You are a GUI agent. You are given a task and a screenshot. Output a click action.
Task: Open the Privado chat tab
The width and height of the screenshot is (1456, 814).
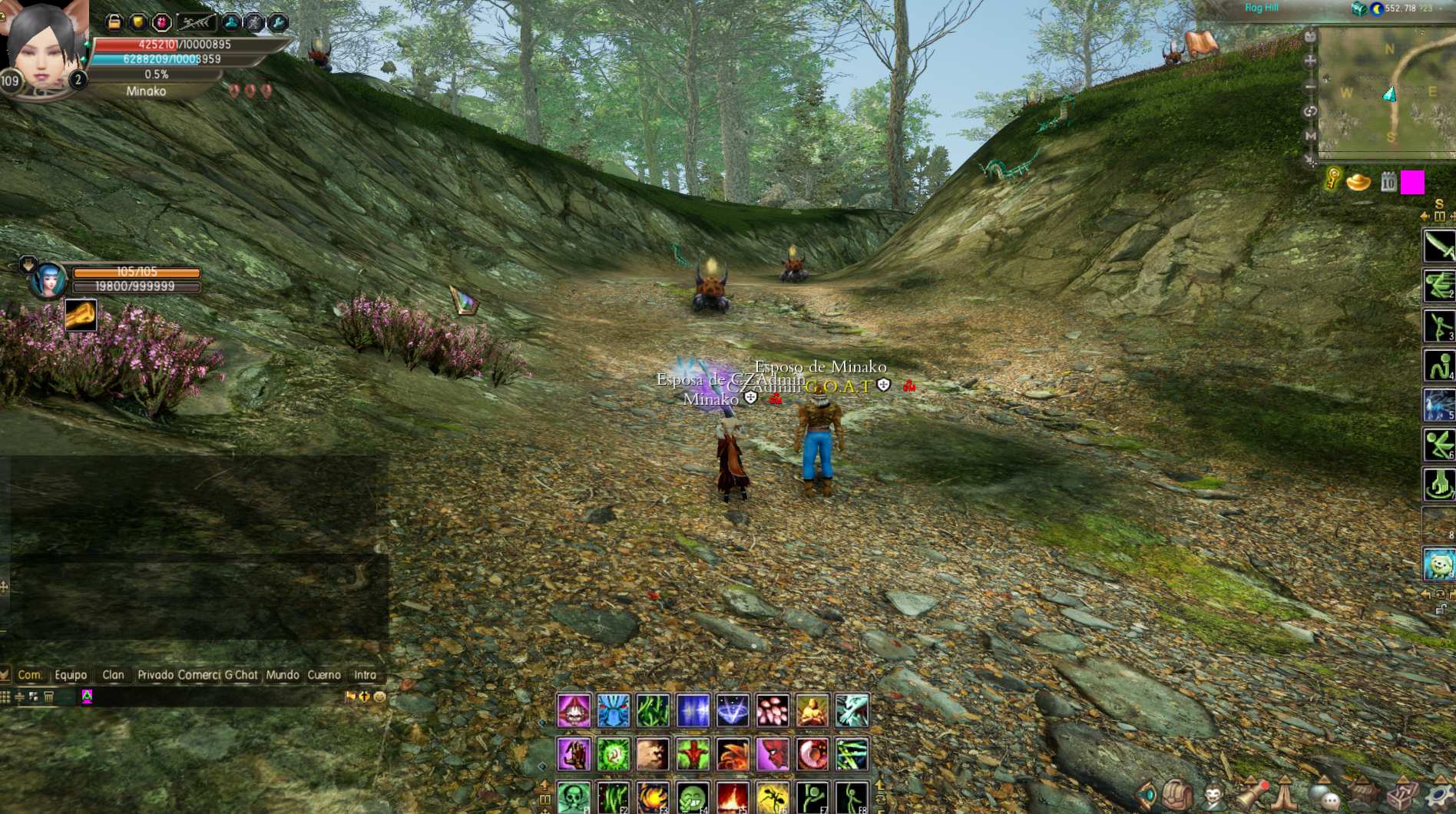[155, 675]
